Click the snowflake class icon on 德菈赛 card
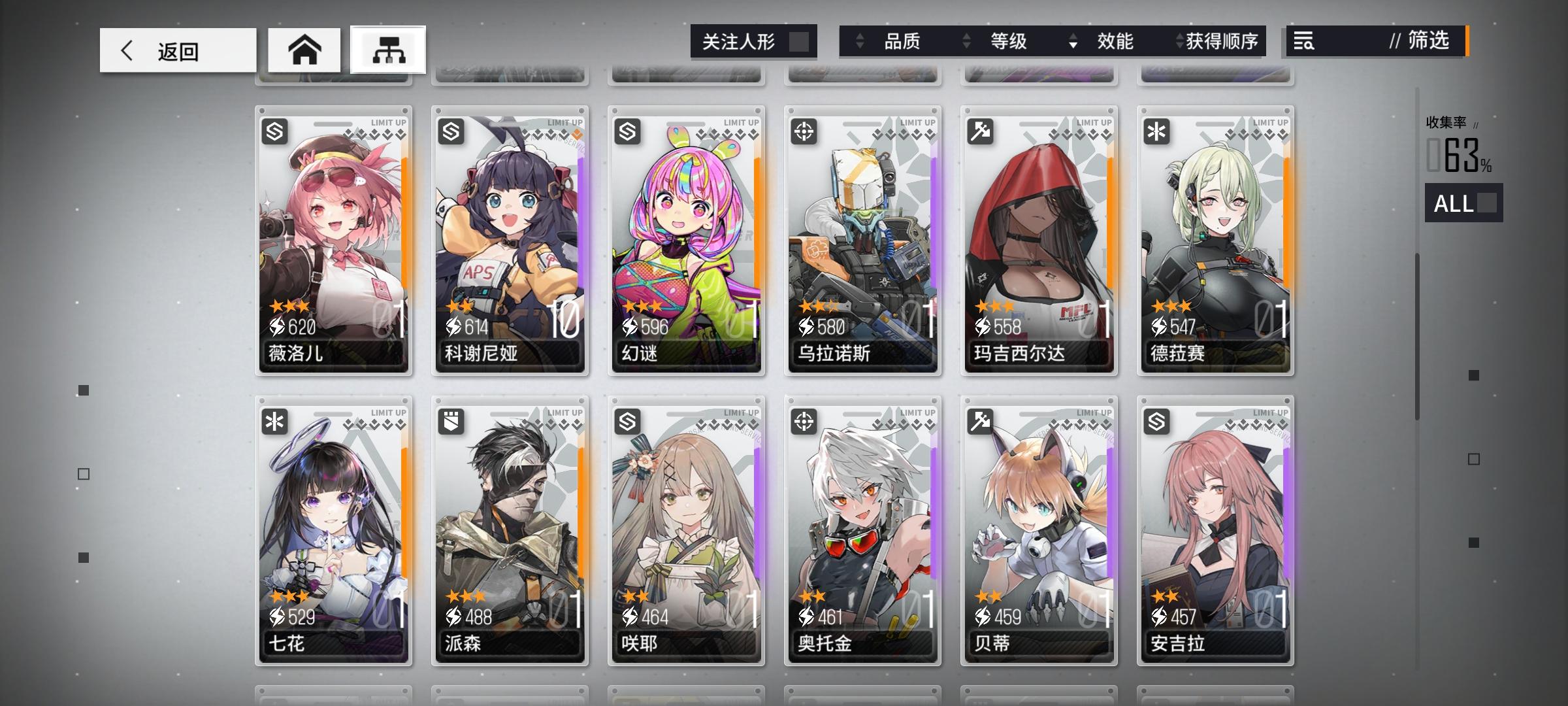This screenshot has height=706, width=1568. pos(1158,132)
